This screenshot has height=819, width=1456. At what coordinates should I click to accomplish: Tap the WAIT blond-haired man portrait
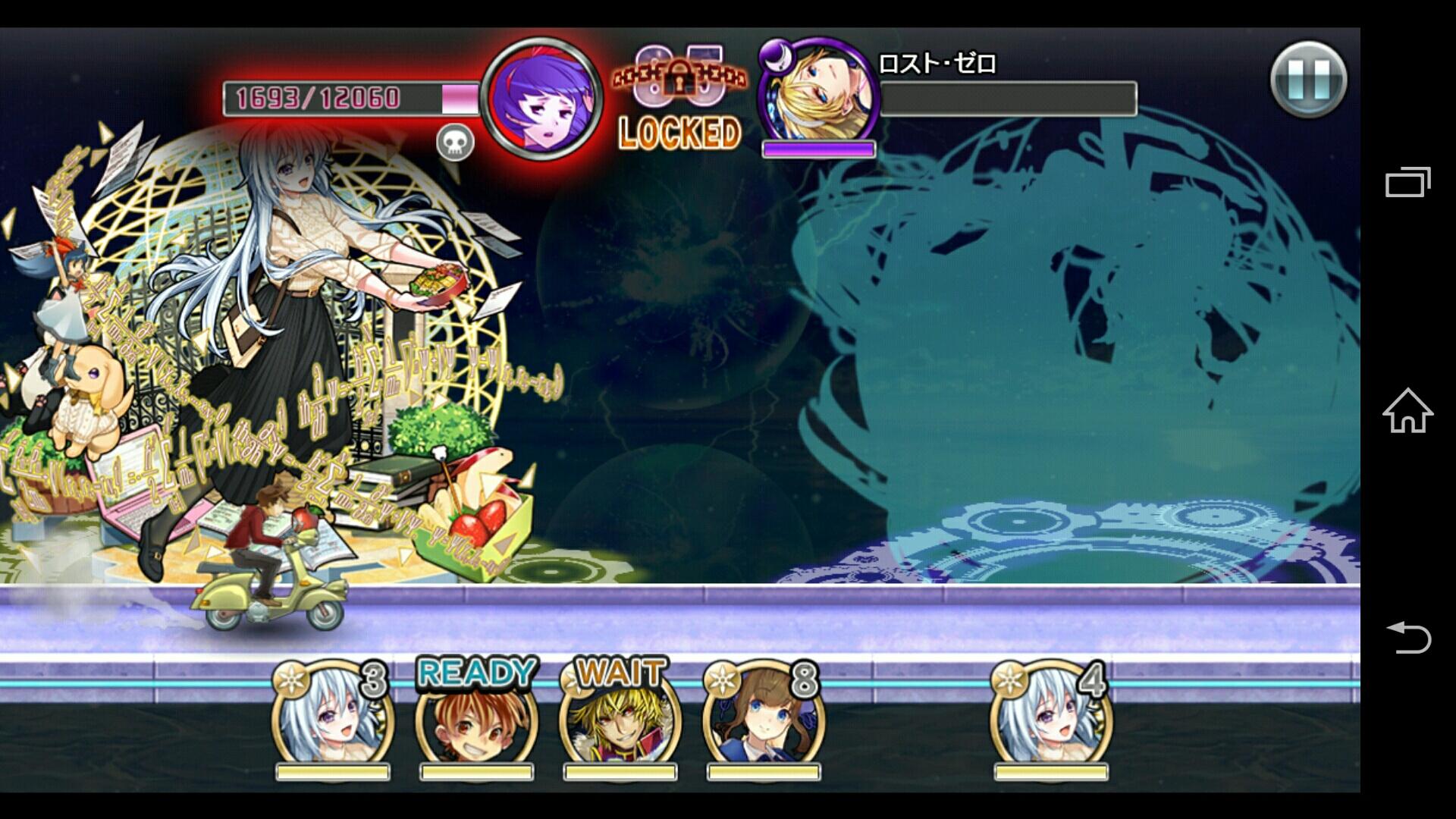620,717
